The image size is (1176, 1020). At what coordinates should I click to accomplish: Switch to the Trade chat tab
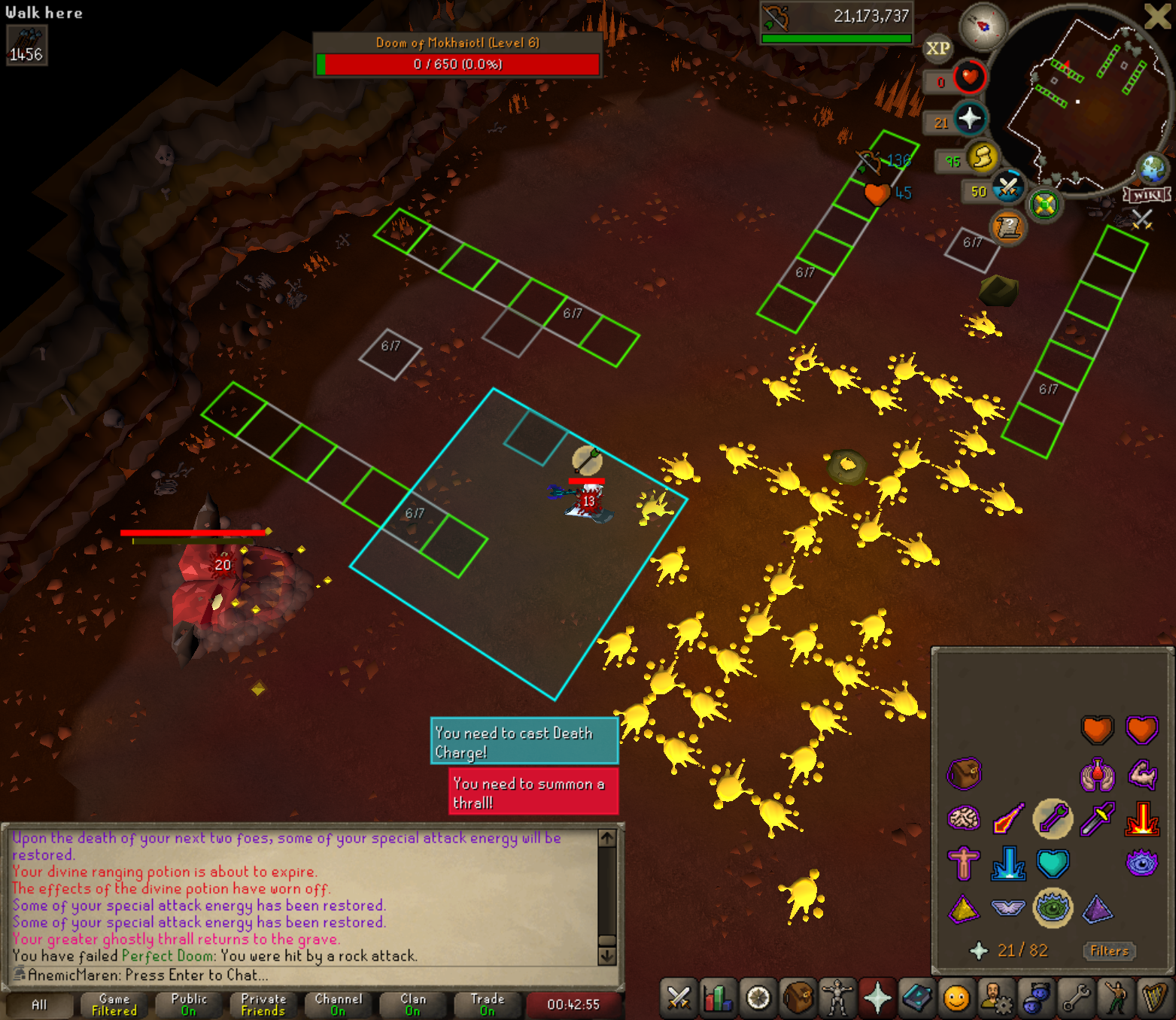(488, 1004)
